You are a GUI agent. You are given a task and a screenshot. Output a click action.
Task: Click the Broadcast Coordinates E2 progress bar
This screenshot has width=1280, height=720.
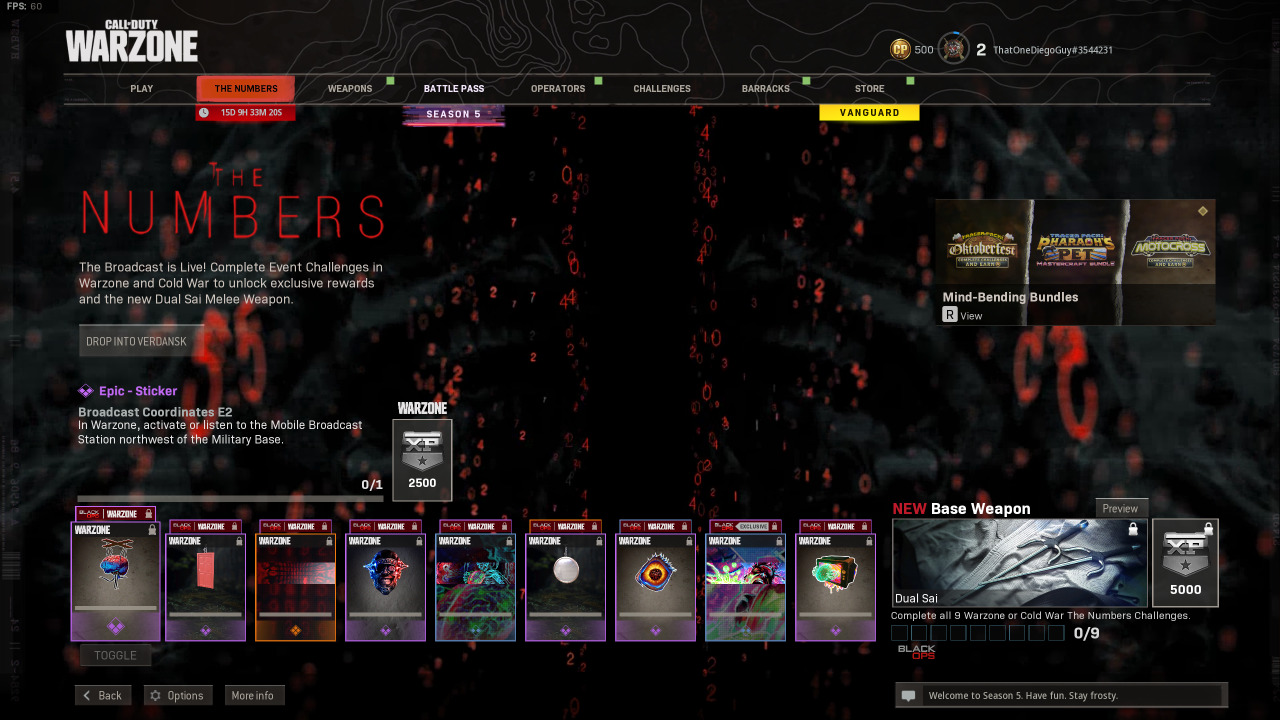click(x=228, y=498)
